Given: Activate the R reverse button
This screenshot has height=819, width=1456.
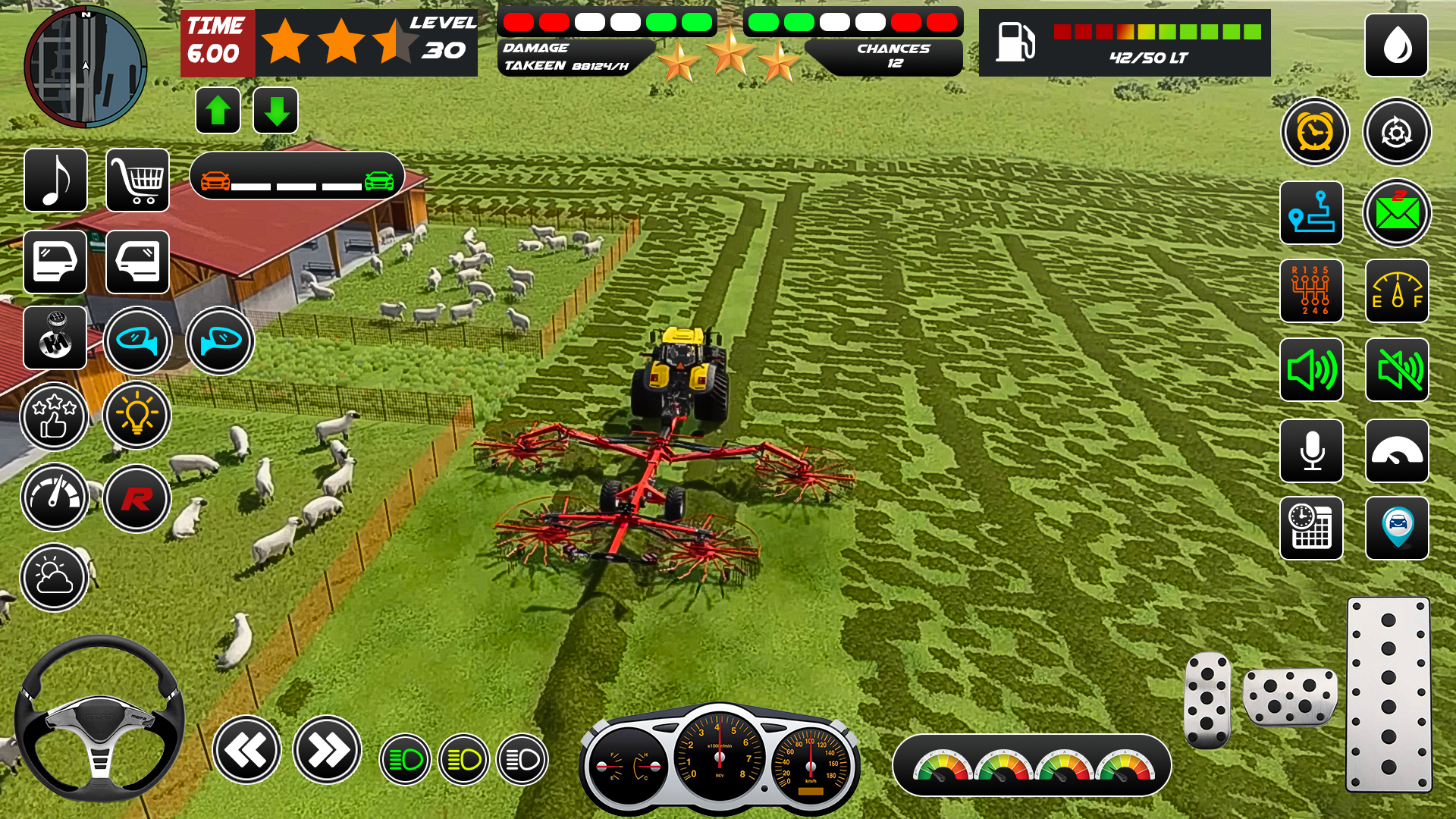Looking at the screenshot, I should [137, 497].
